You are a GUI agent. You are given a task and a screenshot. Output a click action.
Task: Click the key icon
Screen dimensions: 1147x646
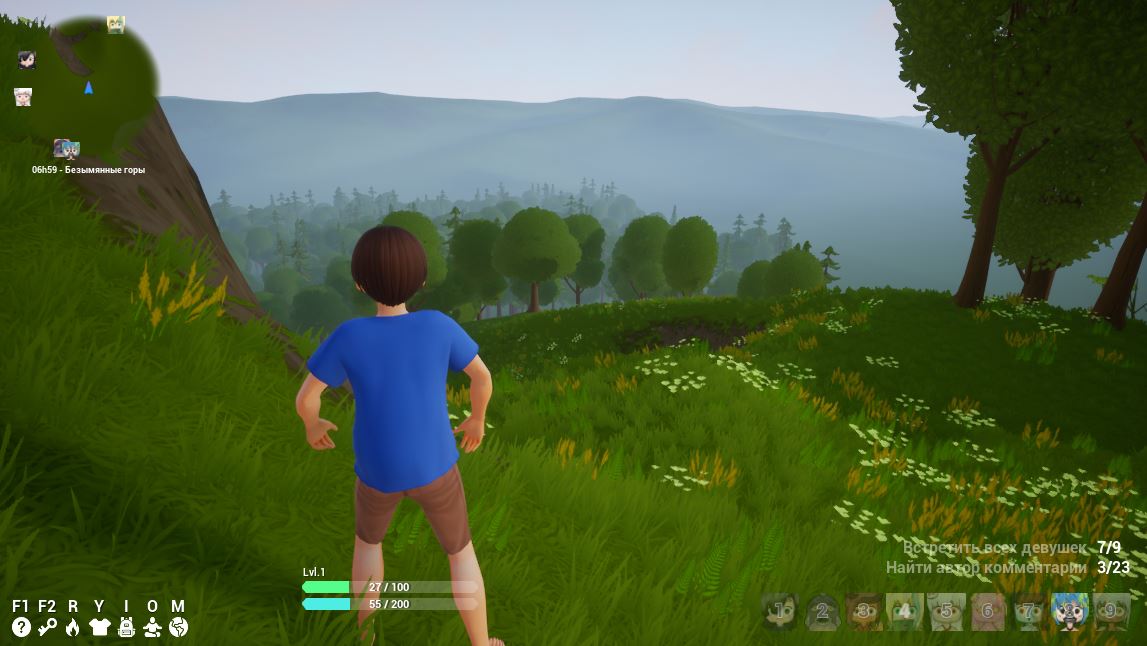coord(47,627)
